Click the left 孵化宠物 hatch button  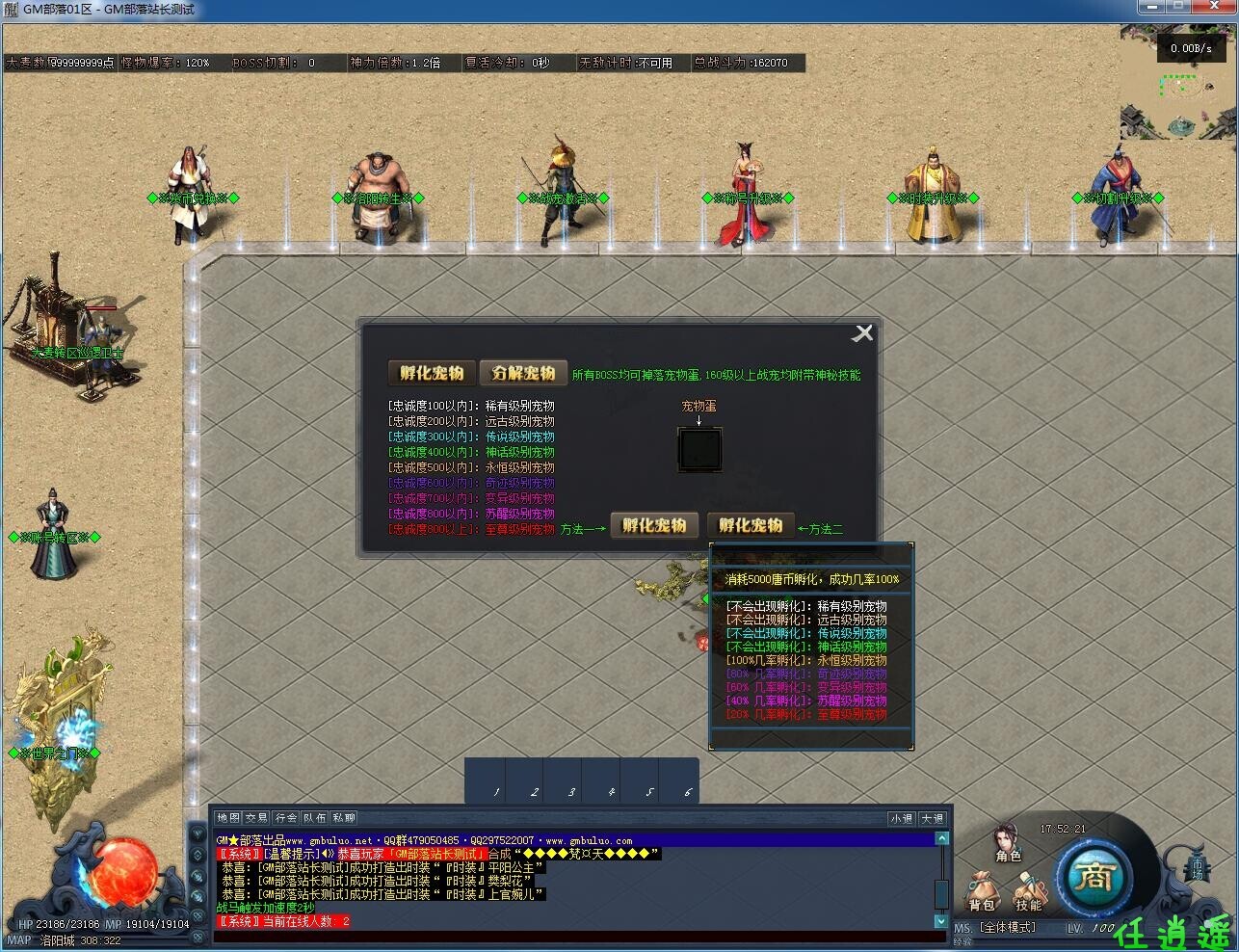coord(654,525)
